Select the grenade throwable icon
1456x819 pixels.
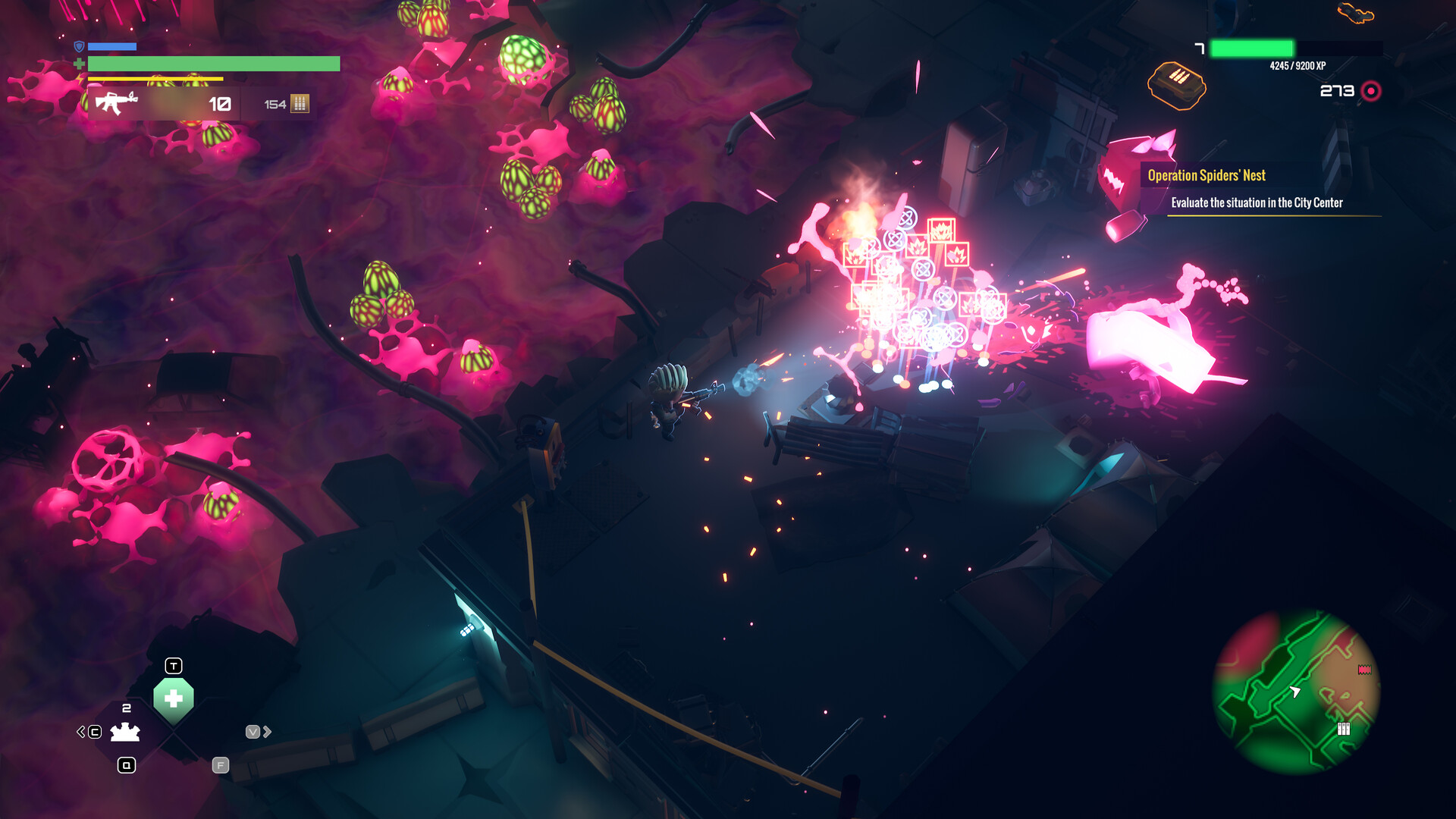pos(124,733)
